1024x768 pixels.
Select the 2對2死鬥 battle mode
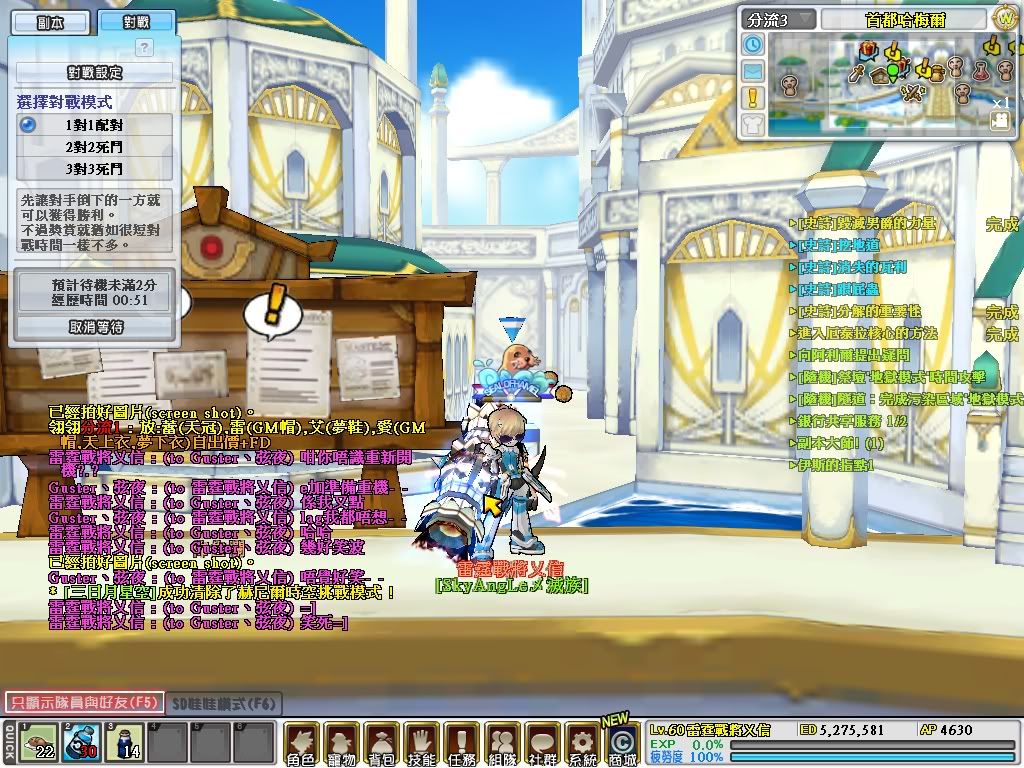coord(94,147)
